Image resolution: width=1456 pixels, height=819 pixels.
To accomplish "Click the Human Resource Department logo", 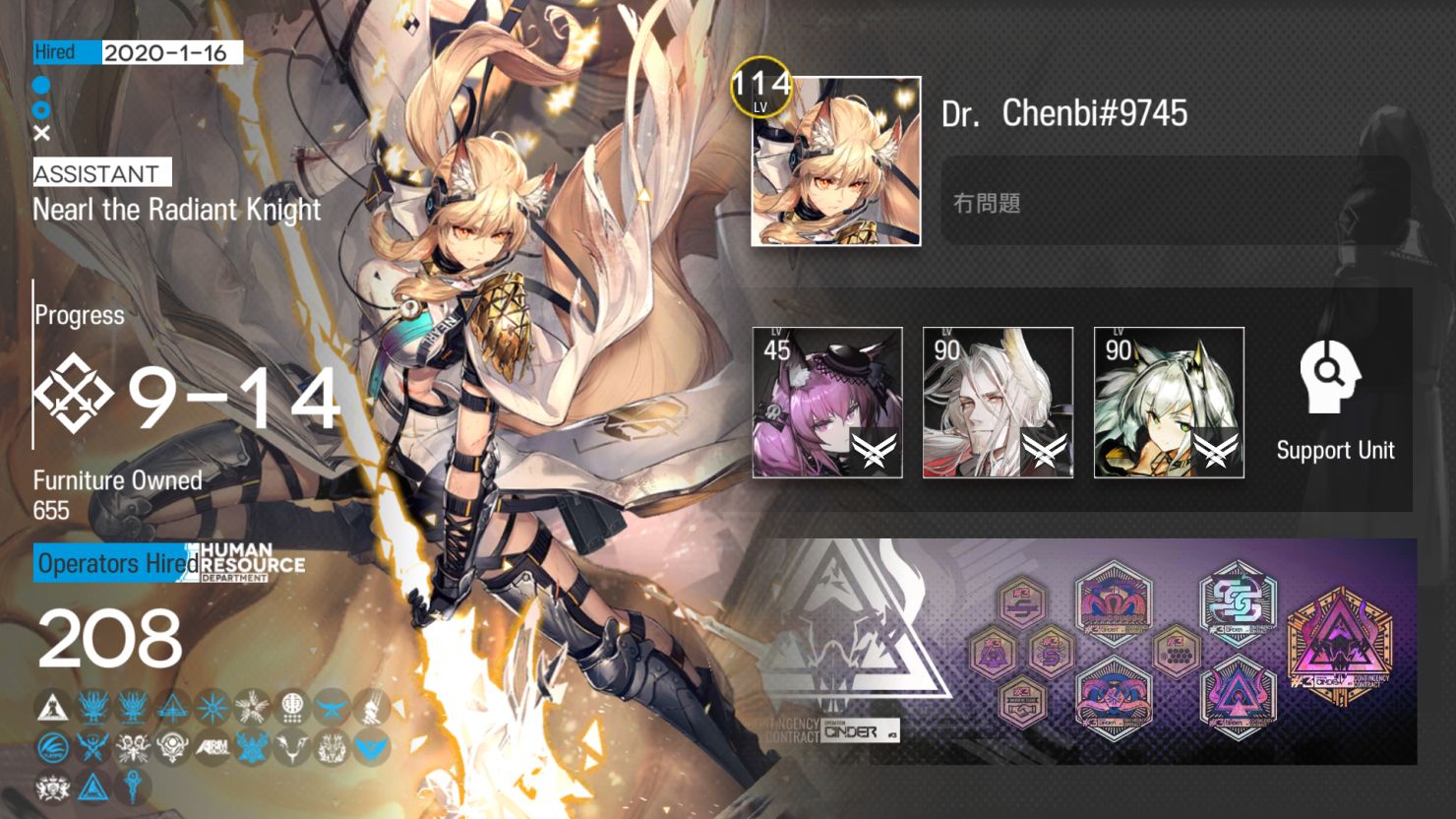I will point(249,564).
